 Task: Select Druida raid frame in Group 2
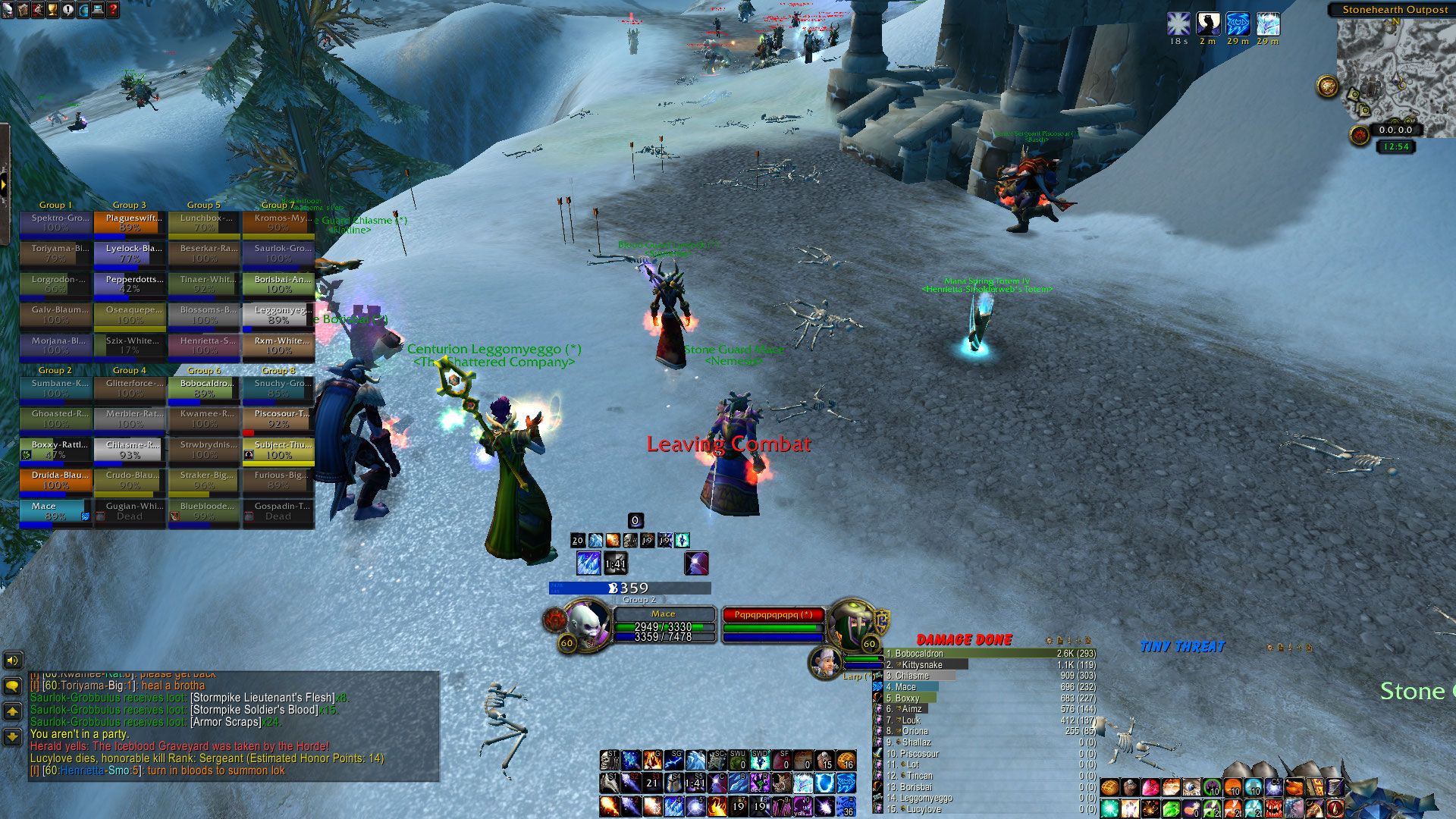pyautogui.click(x=55, y=480)
